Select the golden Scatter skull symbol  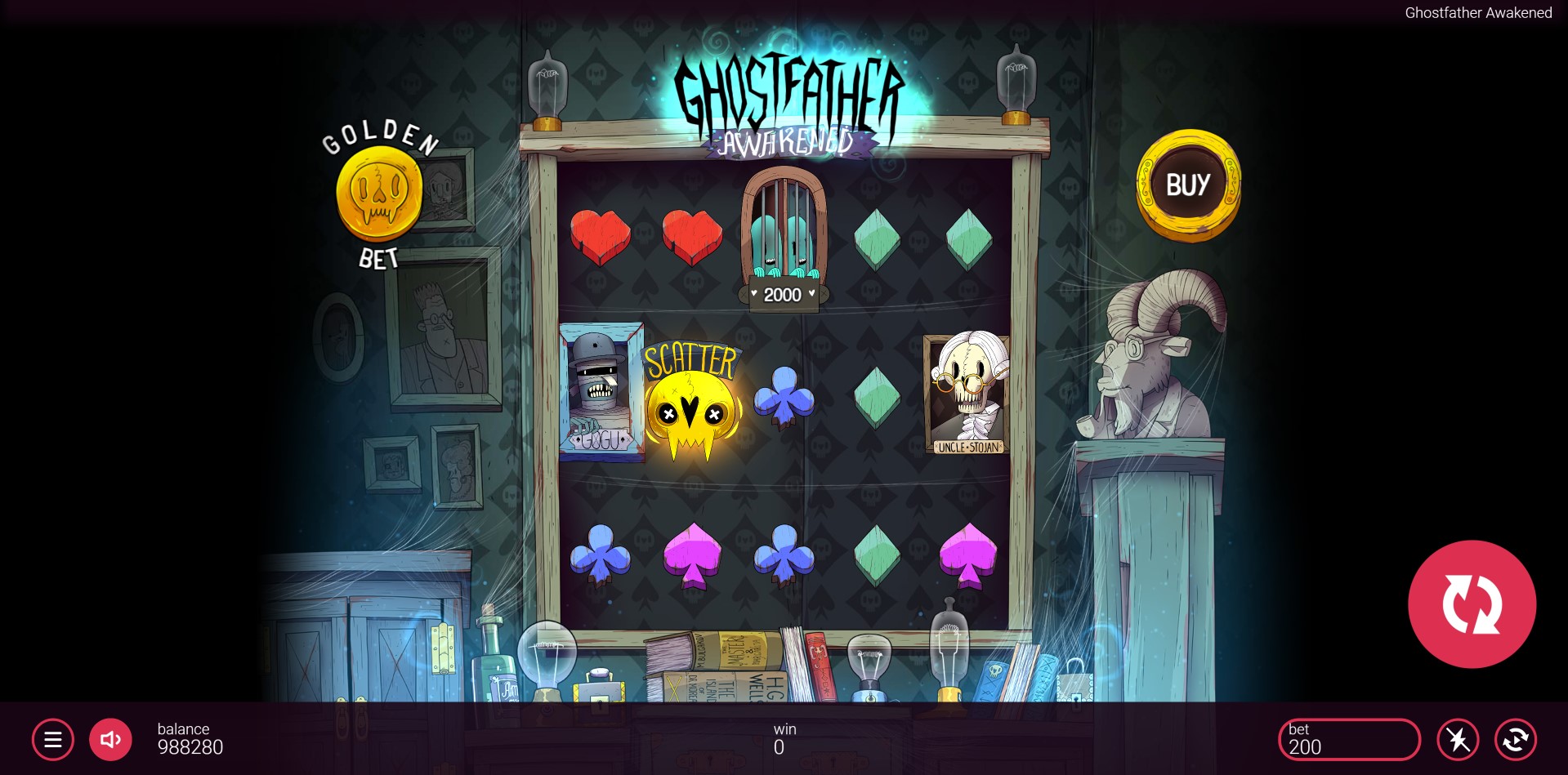pyautogui.click(x=693, y=408)
